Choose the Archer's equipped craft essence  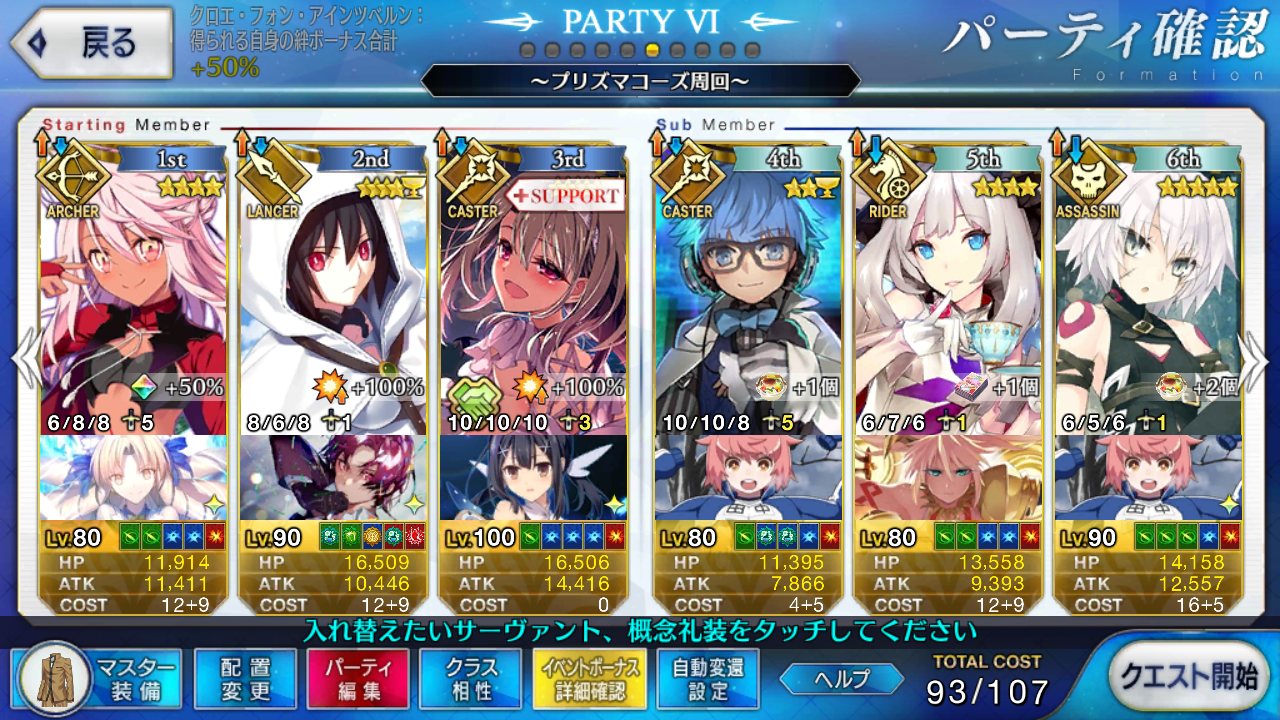(x=134, y=477)
